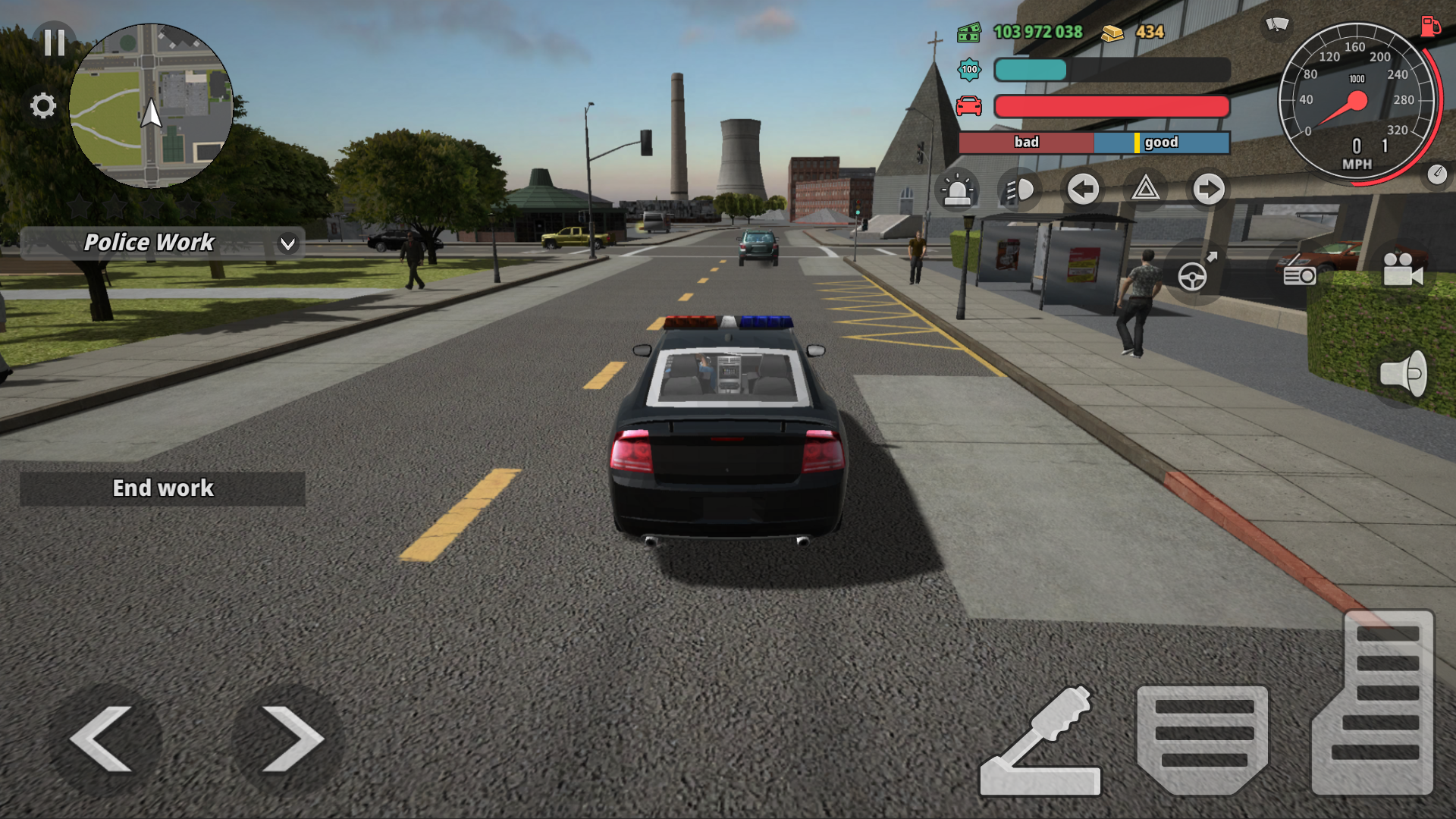Turn on the hazard warning lights
Screen dimensions: 1456x819
(1147, 191)
